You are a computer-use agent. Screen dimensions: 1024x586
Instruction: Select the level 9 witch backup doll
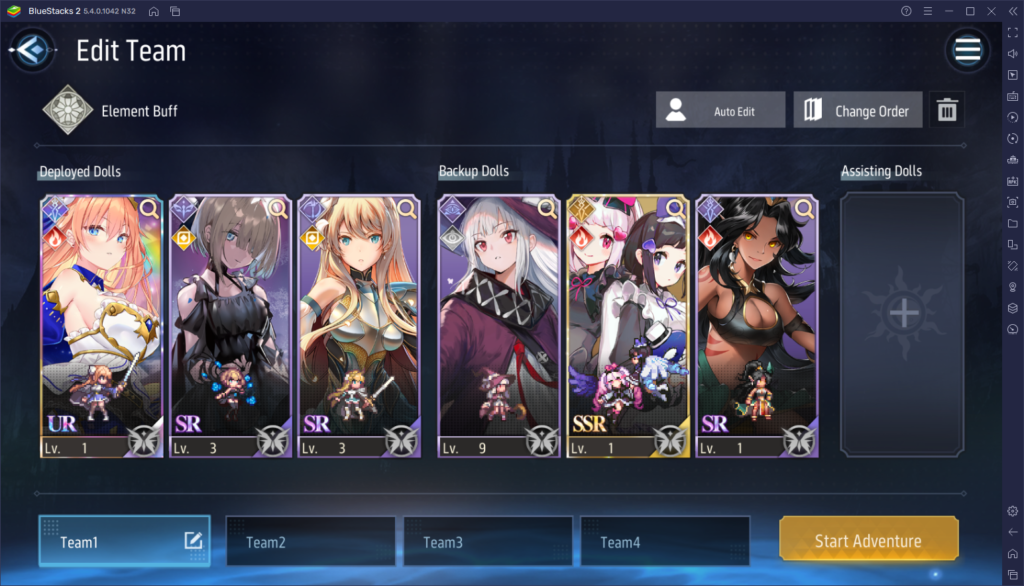point(498,320)
